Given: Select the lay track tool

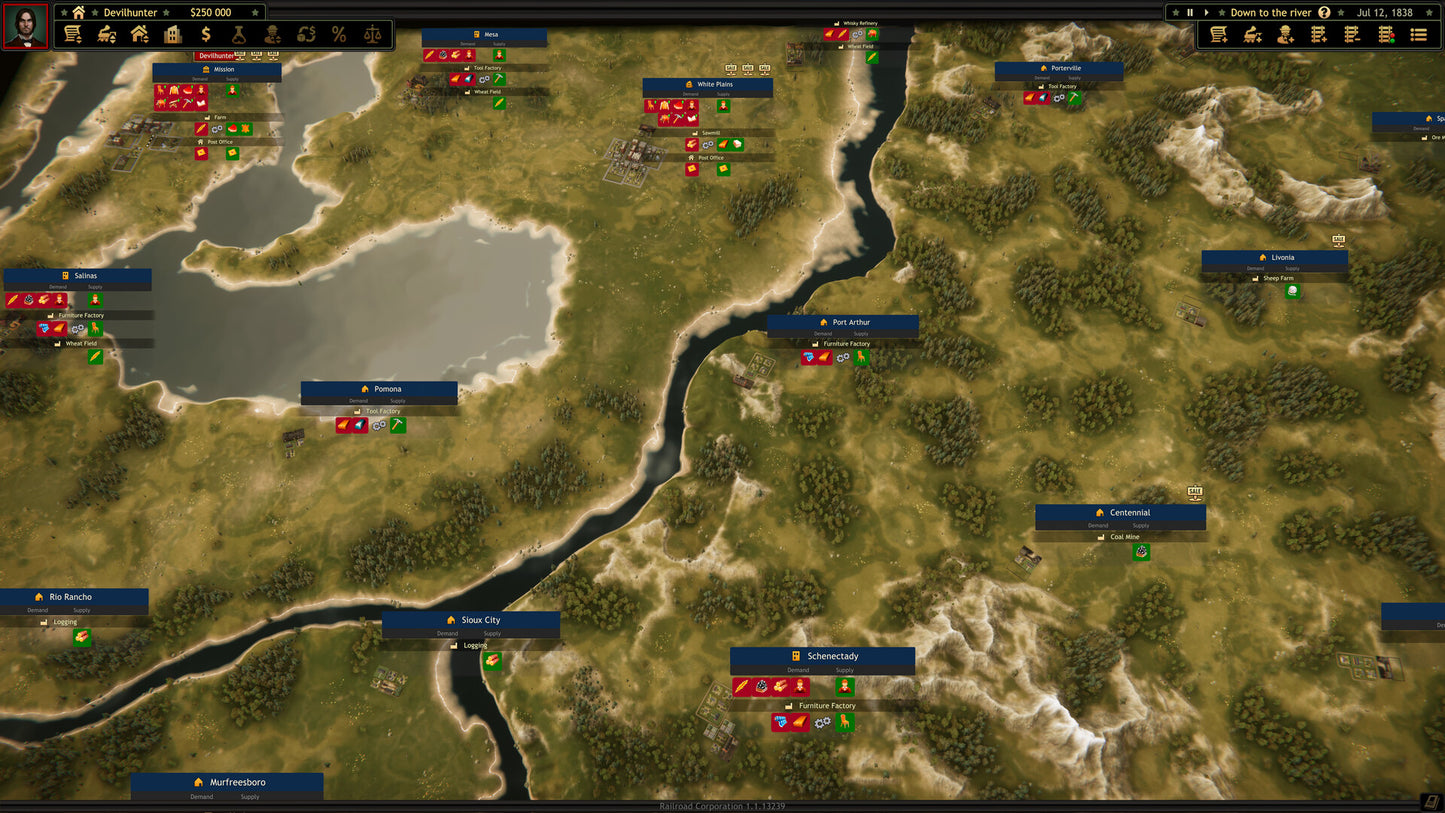Looking at the screenshot, I should 1318,33.
